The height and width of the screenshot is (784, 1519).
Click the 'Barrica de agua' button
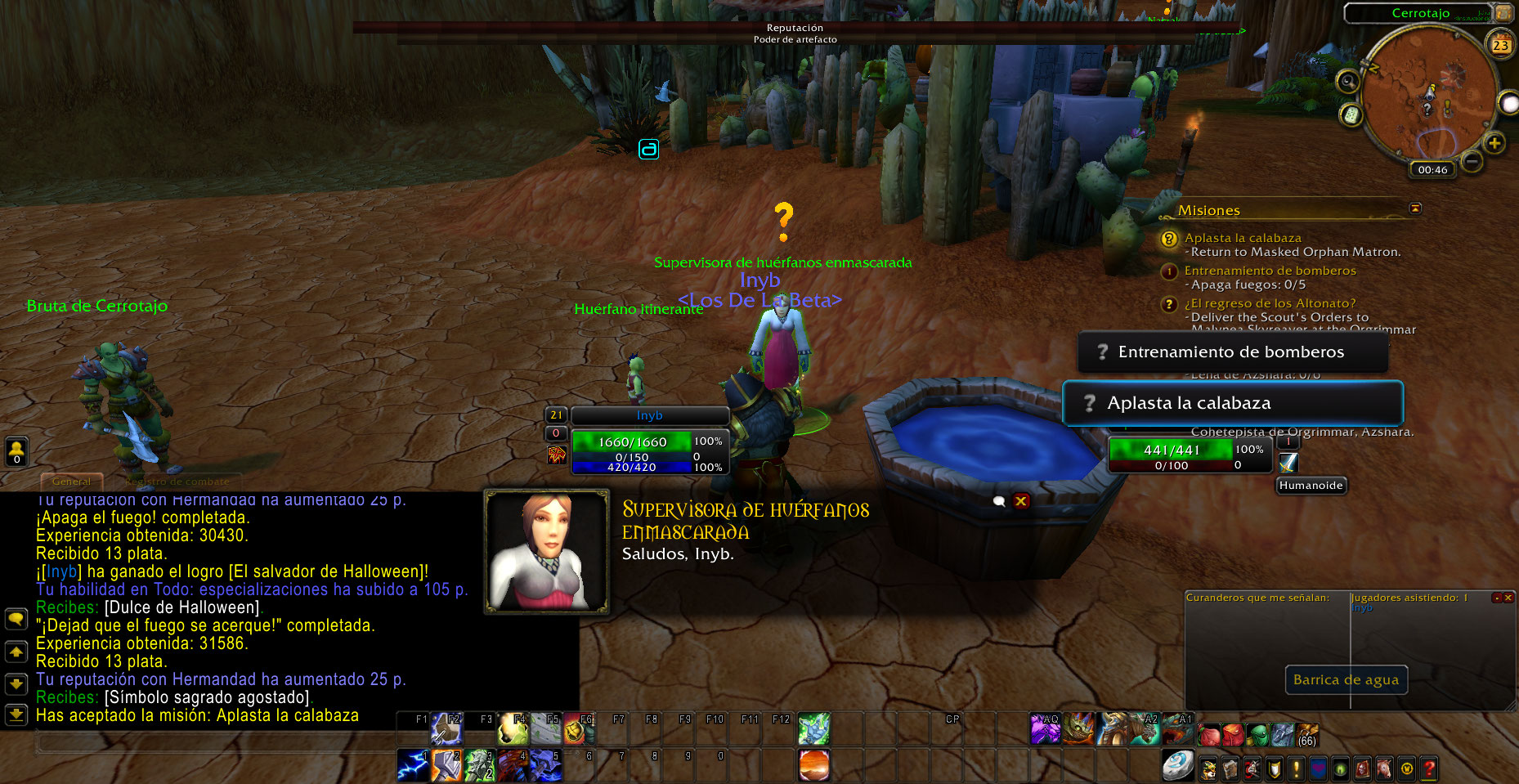[1346, 680]
